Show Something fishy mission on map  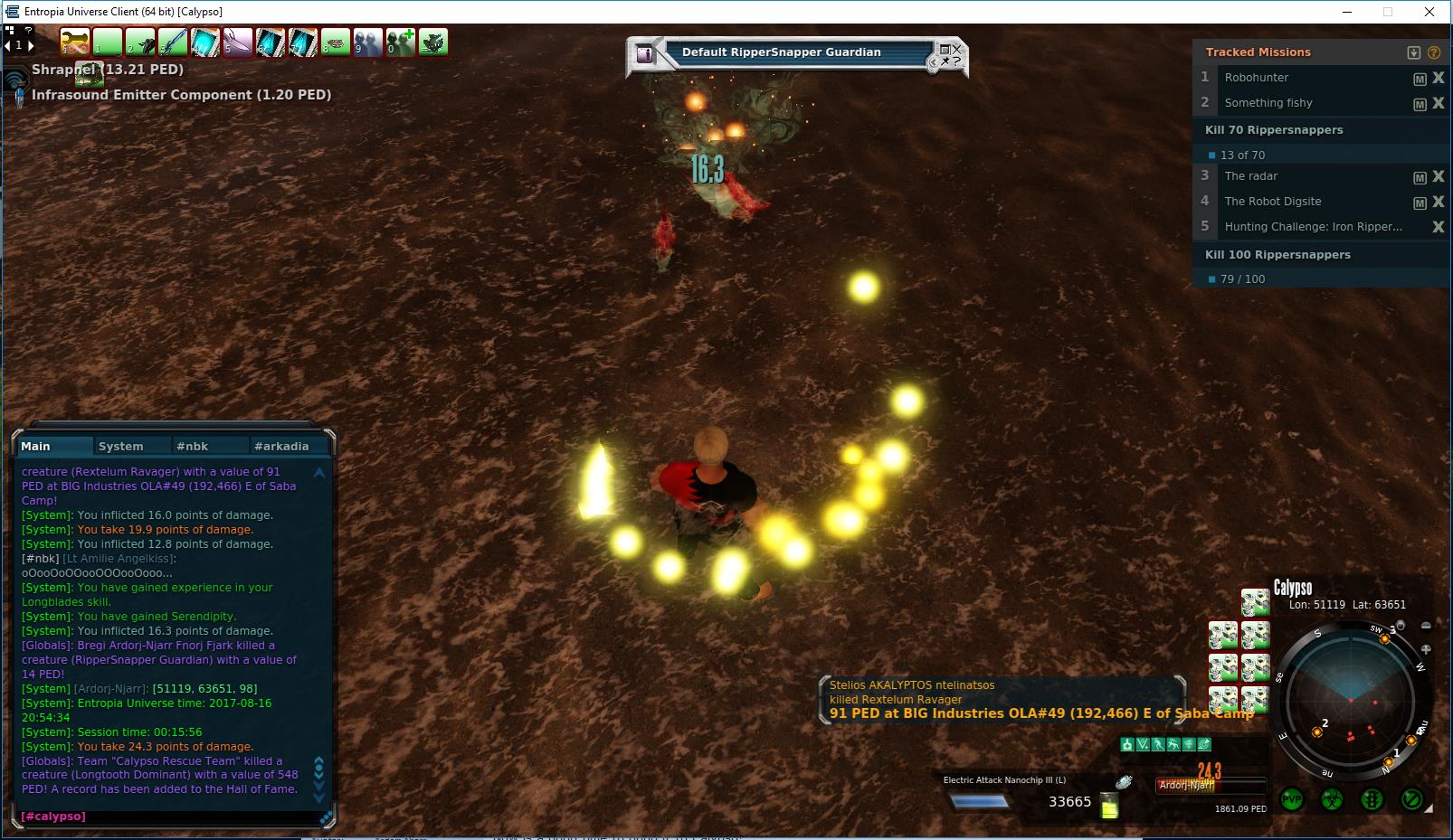[x=1420, y=104]
